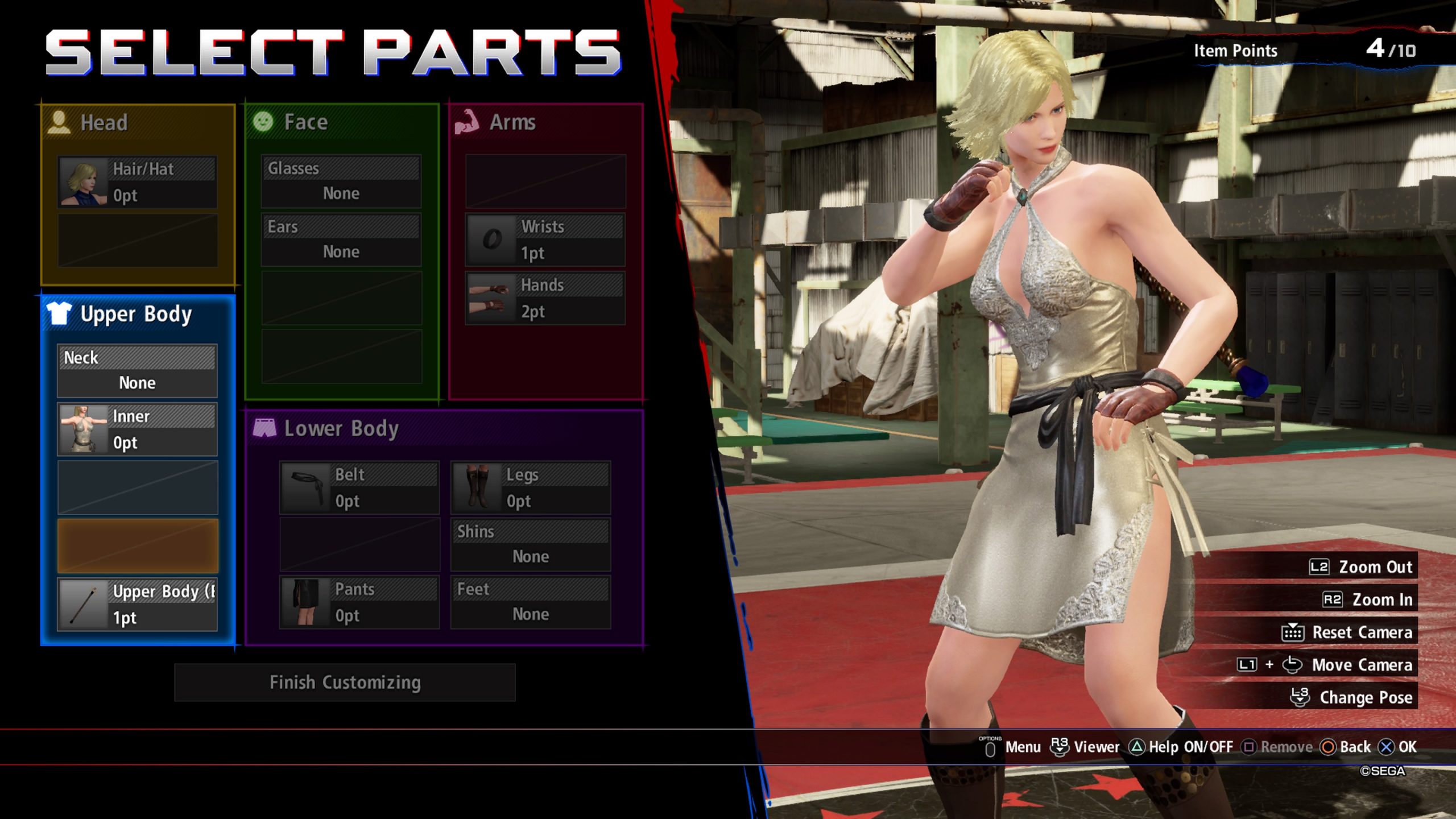Open the Belt slot
This screenshot has height=819, width=1456.
click(359, 488)
